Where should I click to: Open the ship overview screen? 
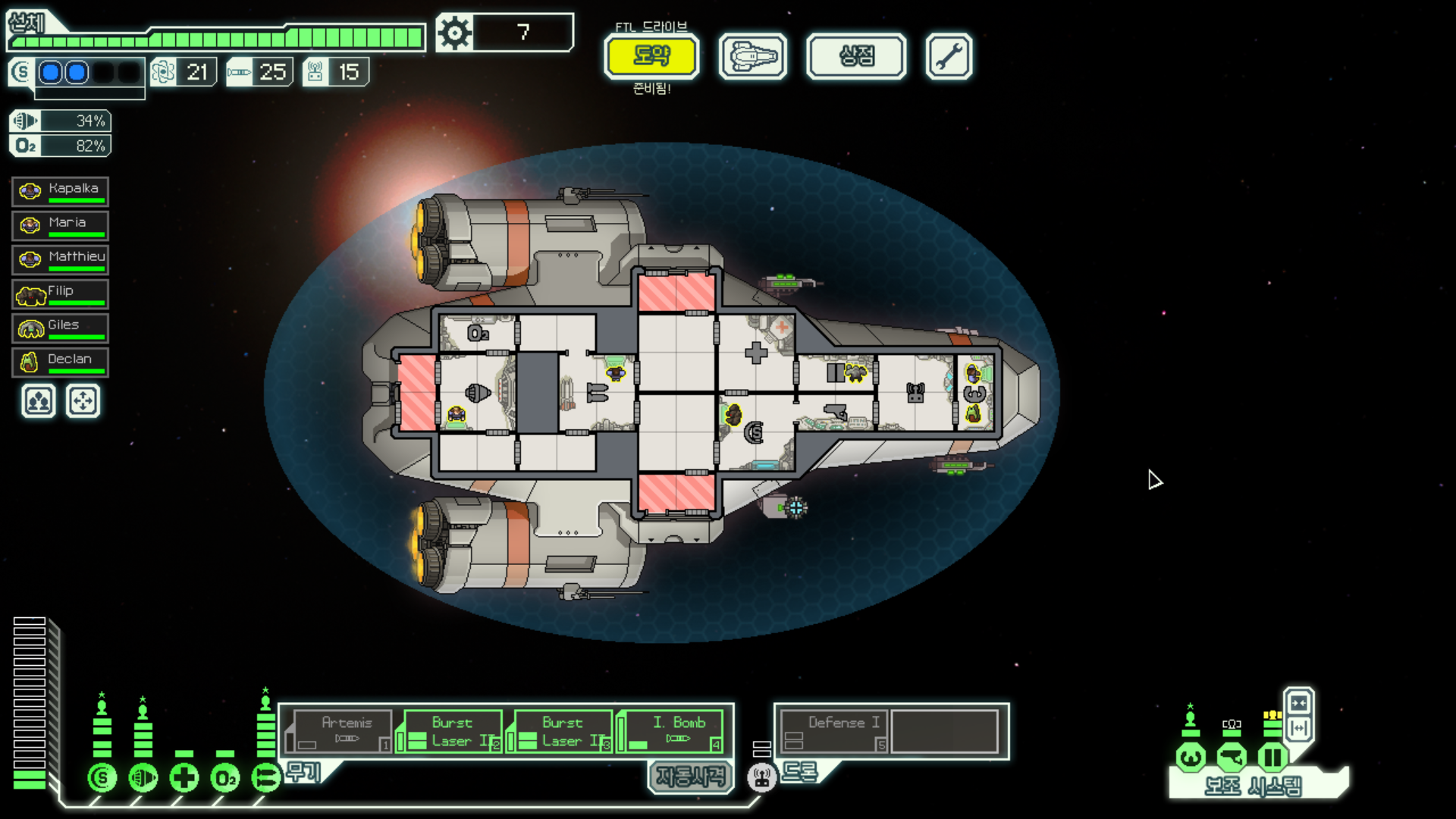point(752,56)
